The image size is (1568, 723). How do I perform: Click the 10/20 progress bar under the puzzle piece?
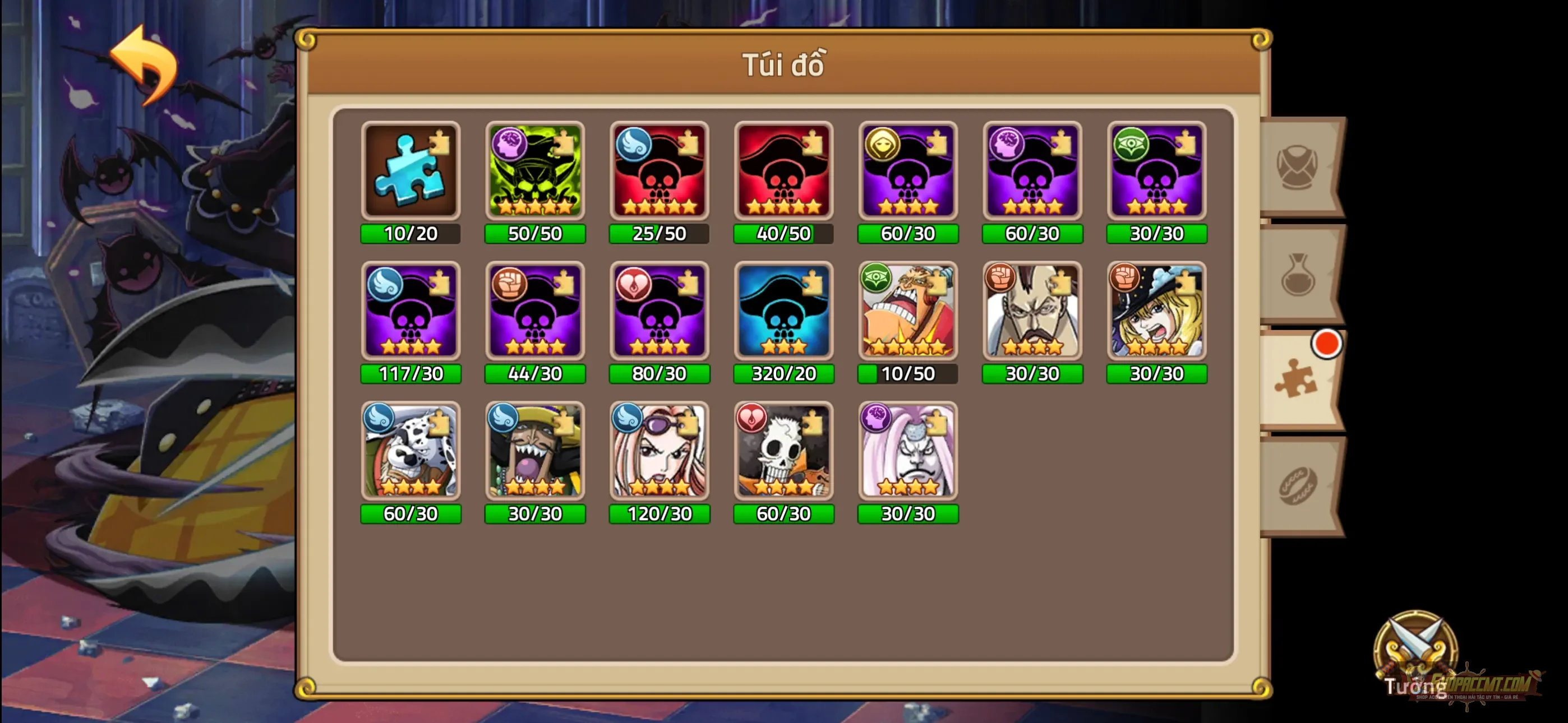click(411, 234)
